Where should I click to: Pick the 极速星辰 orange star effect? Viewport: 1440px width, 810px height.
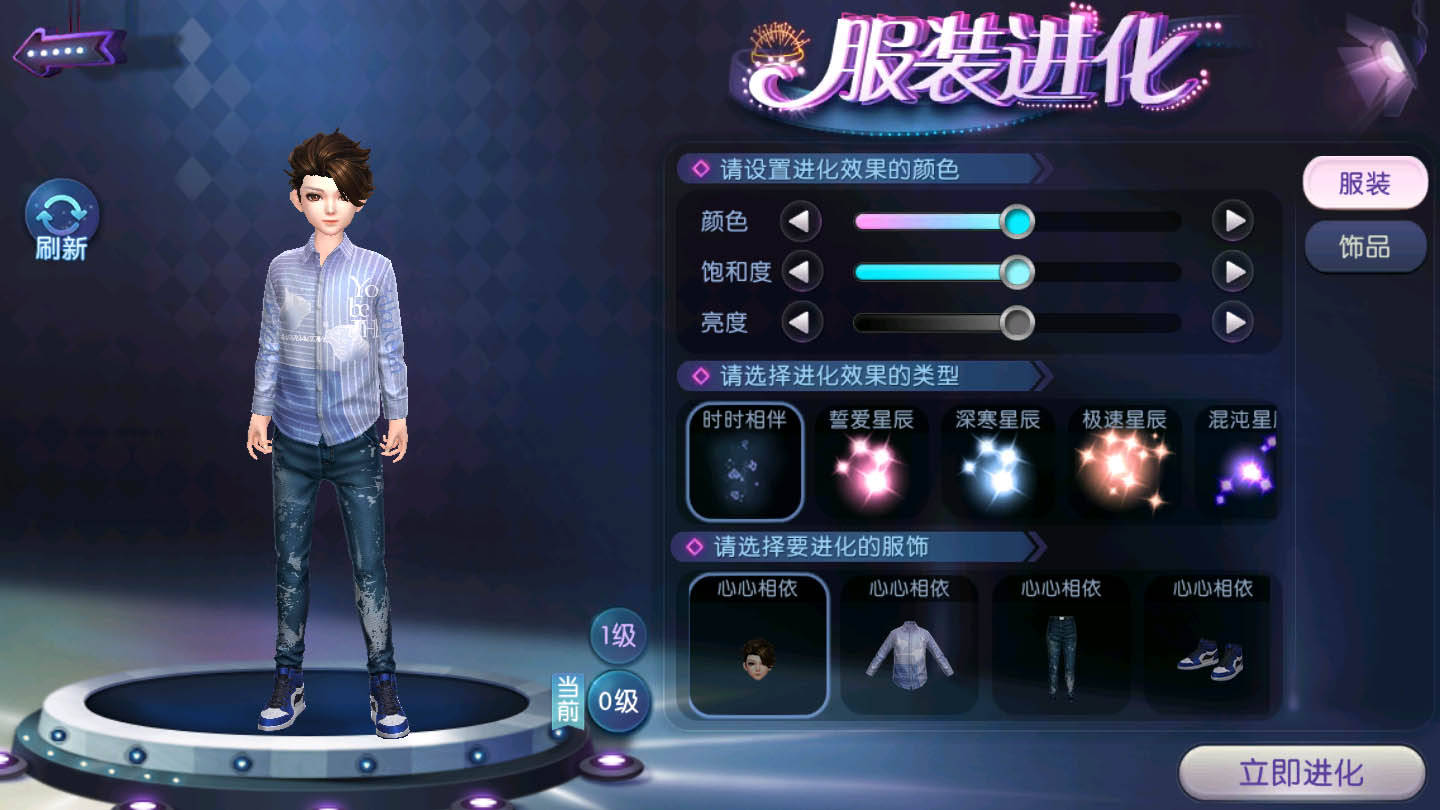click(x=1124, y=462)
